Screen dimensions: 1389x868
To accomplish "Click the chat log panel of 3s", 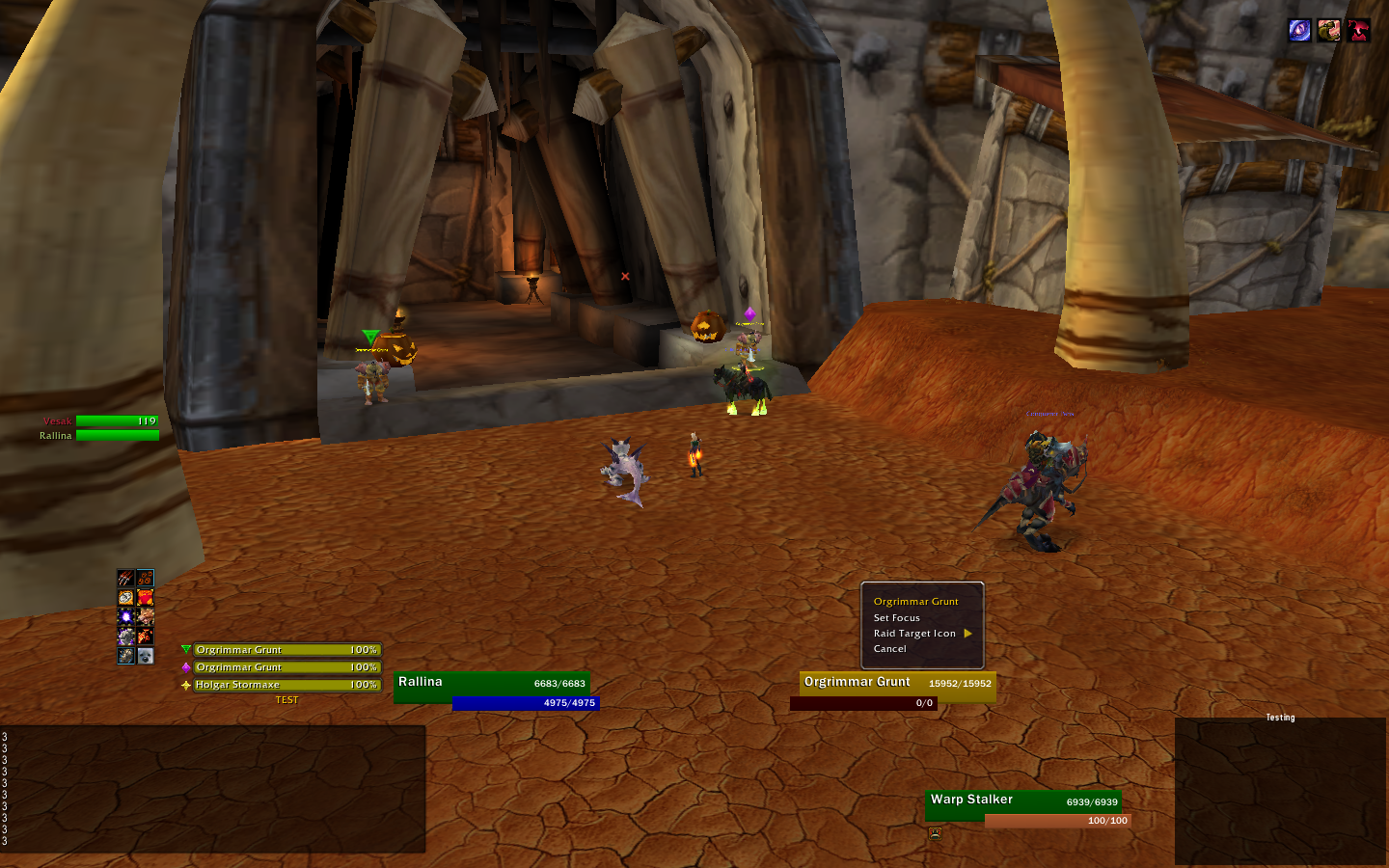I will tap(212, 789).
